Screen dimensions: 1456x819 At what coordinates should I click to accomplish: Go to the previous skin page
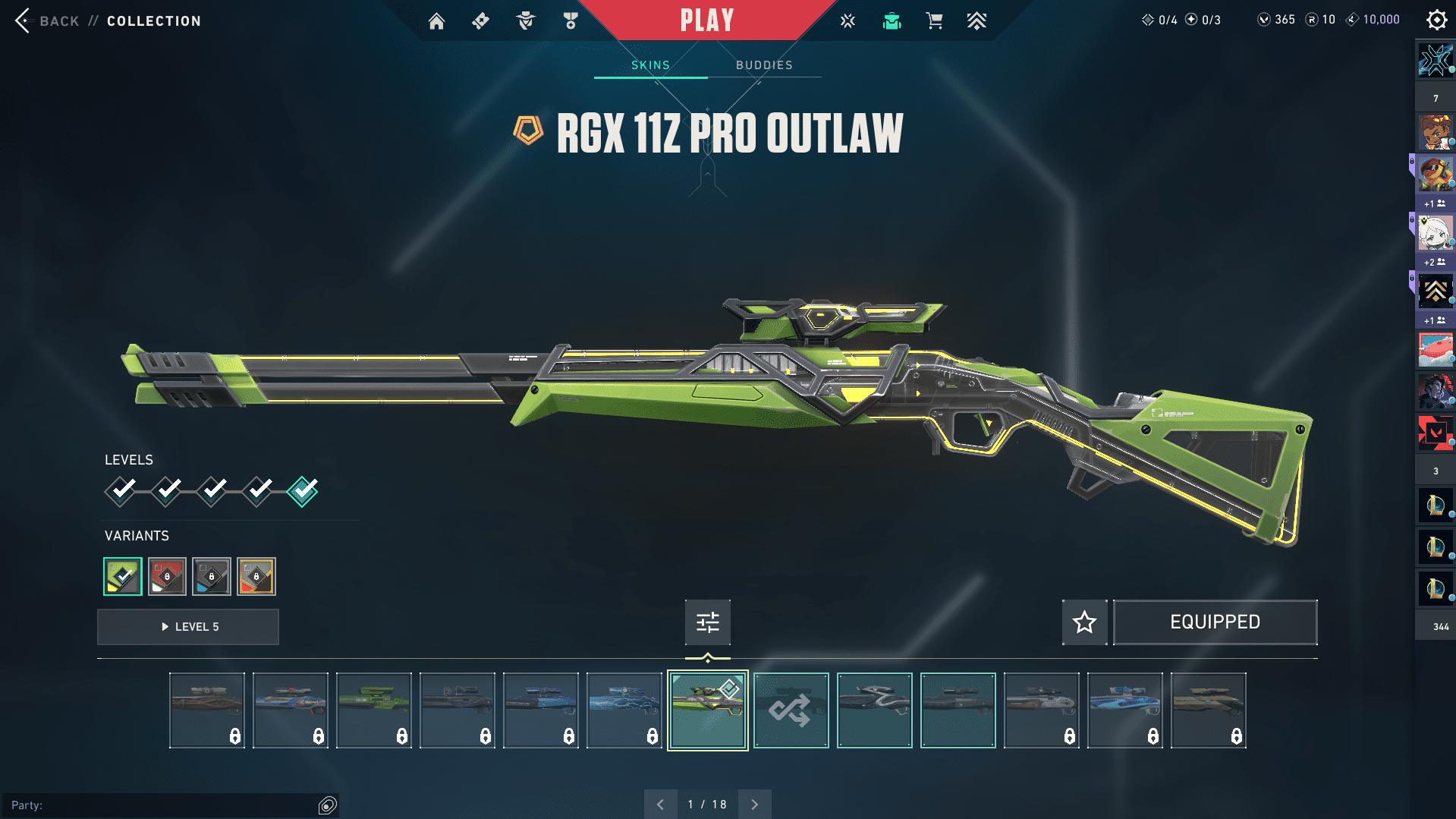coord(660,804)
